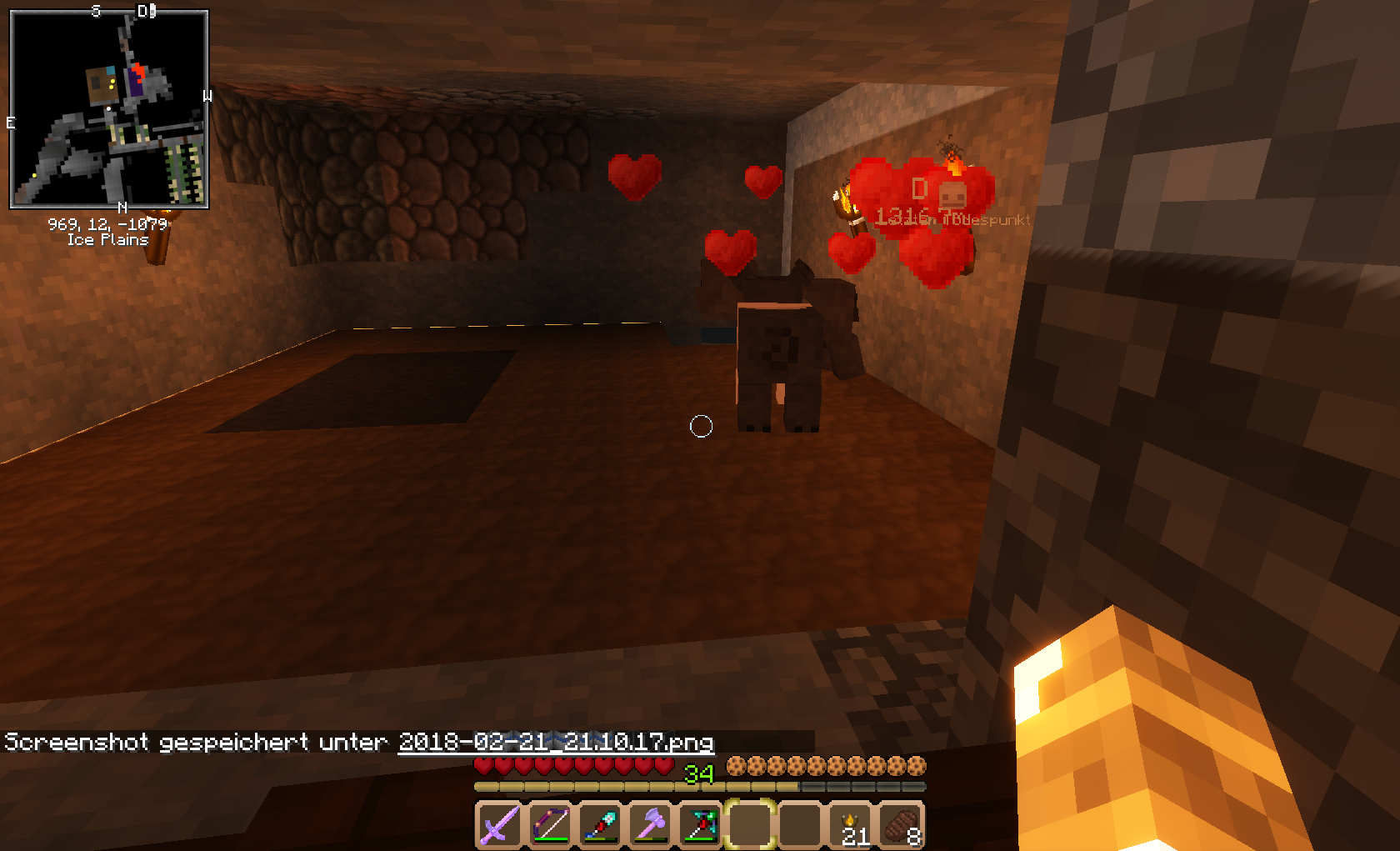The image size is (1400, 851).
Task: Select the enchanted bow hotbar slot
Action: (x=550, y=825)
